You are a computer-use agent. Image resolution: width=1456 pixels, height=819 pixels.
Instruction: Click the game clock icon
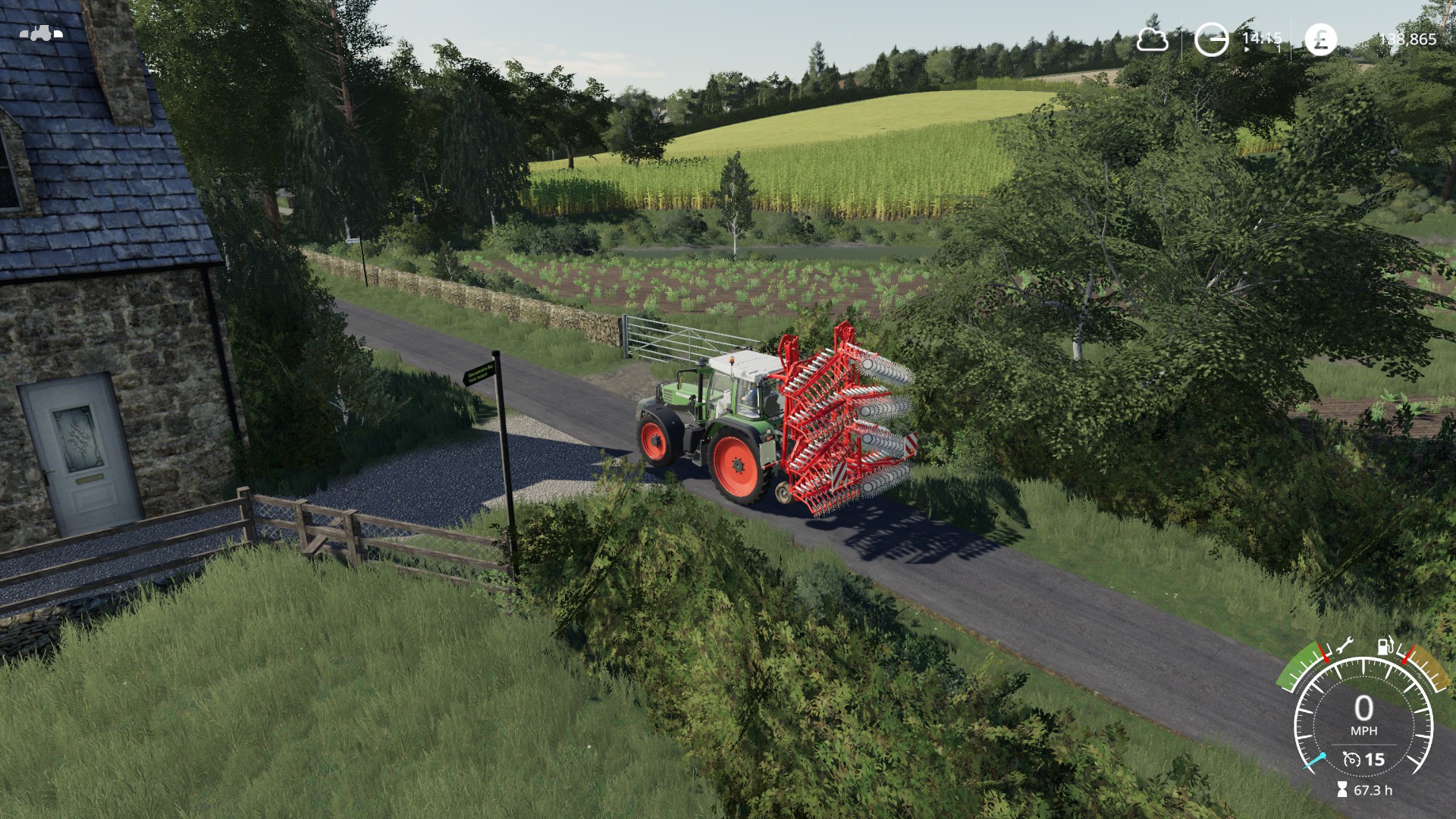click(1211, 39)
